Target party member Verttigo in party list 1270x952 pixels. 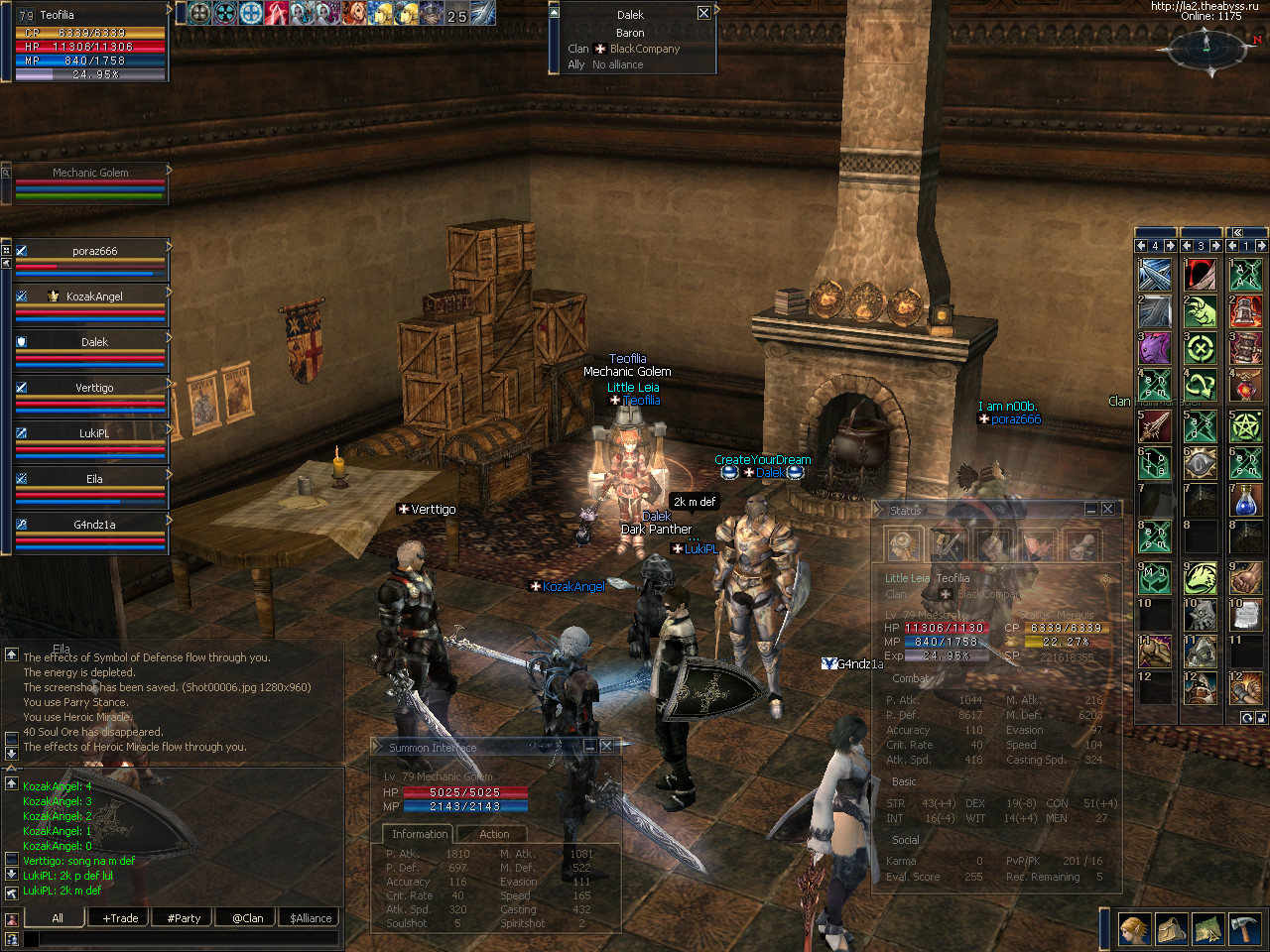(x=94, y=388)
